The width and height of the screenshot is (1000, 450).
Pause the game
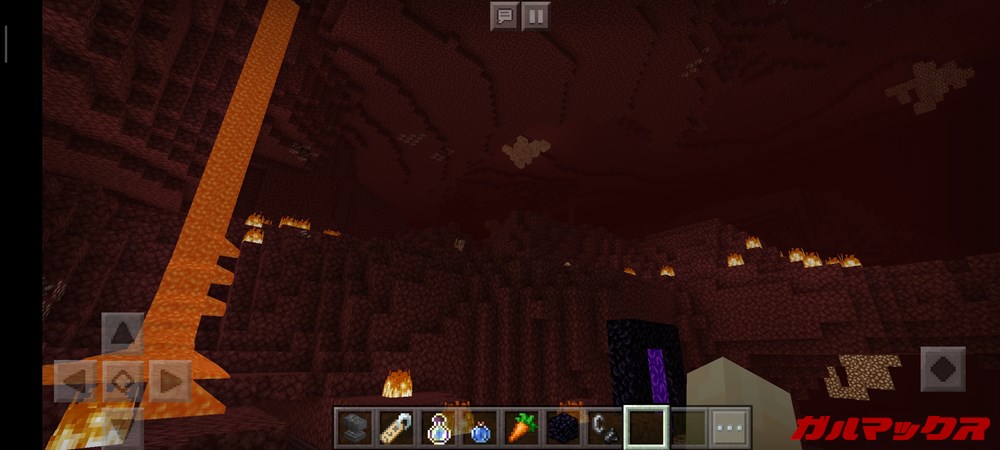click(535, 16)
